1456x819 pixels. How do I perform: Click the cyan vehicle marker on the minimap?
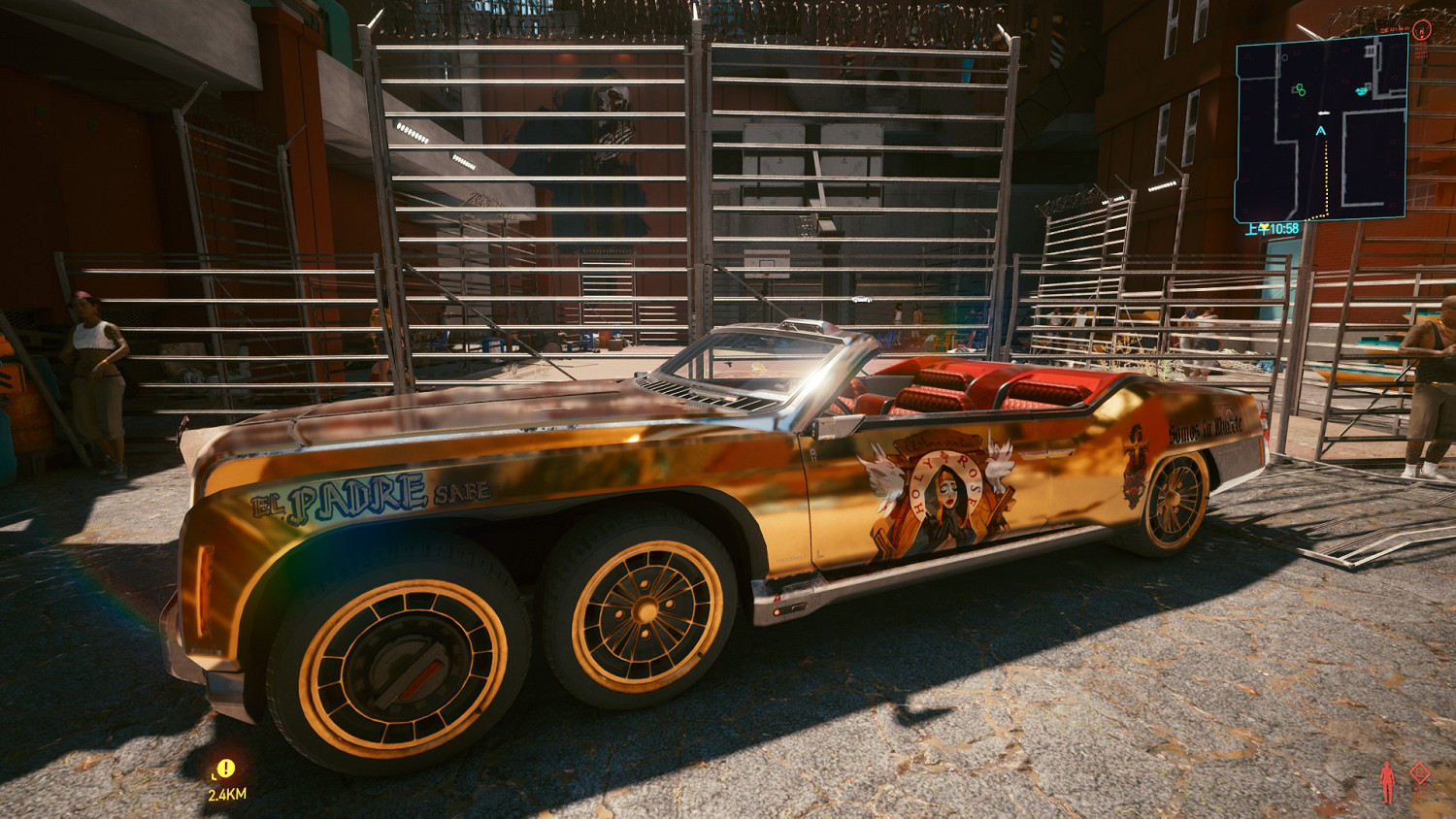(x=1362, y=91)
